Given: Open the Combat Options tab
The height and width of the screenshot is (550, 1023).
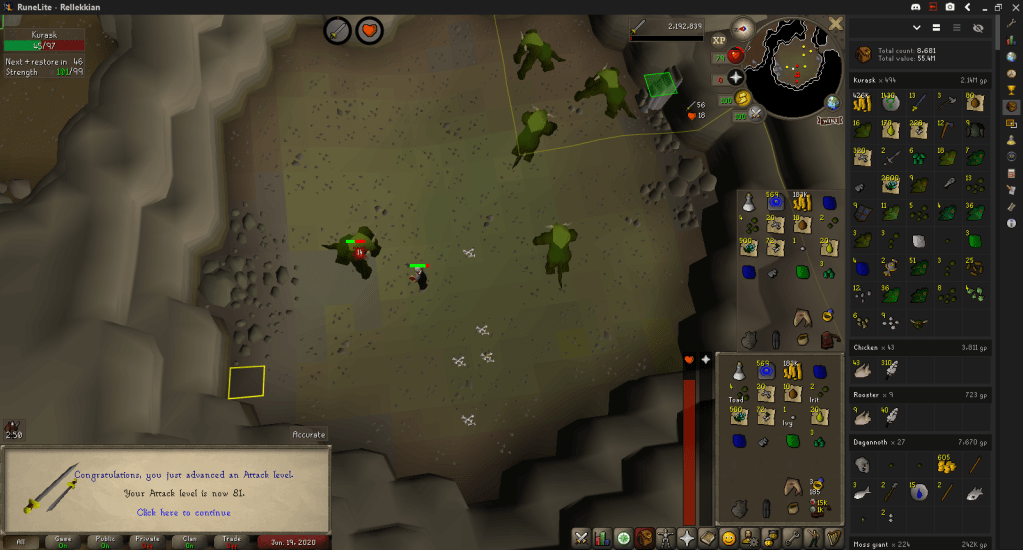Looking at the screenshot, I should (x=581, y=538).
